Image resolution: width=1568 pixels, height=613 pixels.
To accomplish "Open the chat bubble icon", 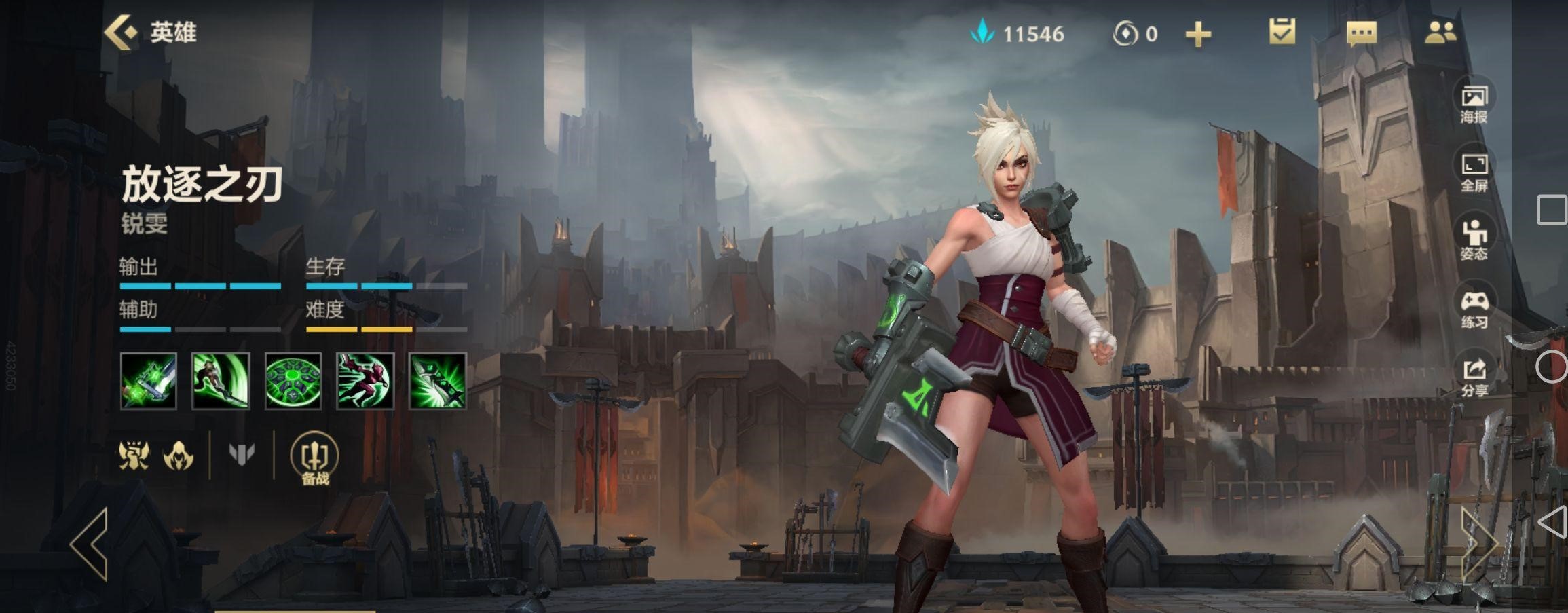I will pos(1361,33).
